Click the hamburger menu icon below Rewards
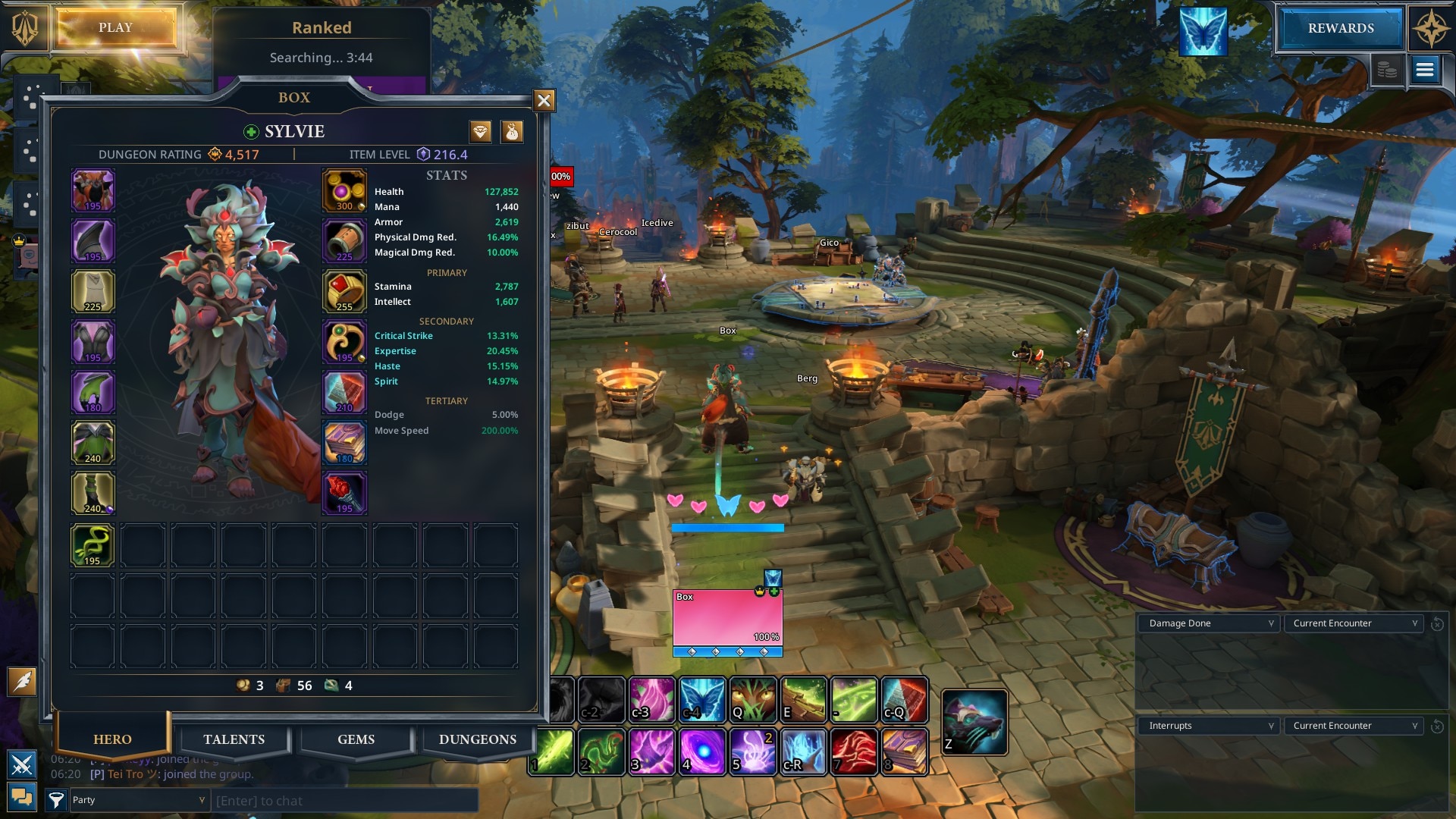1456x819 pixels. tap(1425, 71)
